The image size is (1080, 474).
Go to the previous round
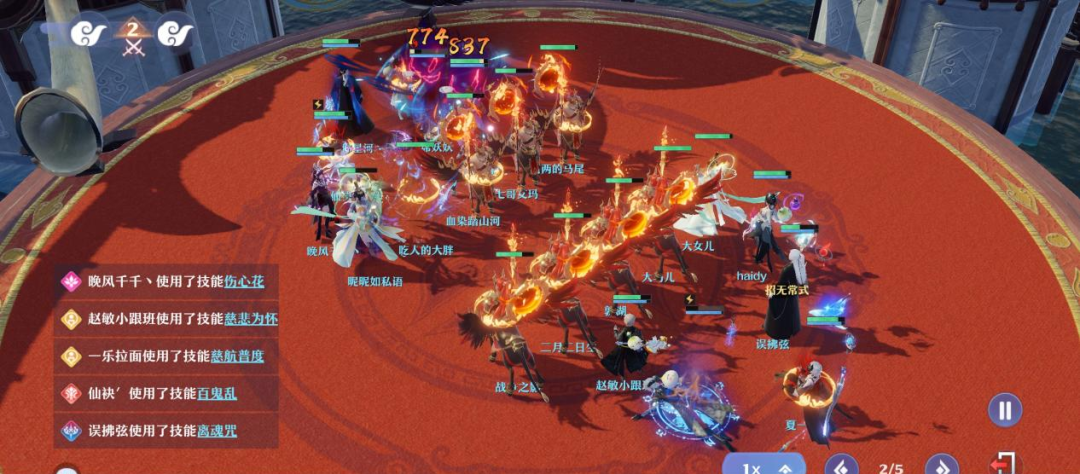842,466
